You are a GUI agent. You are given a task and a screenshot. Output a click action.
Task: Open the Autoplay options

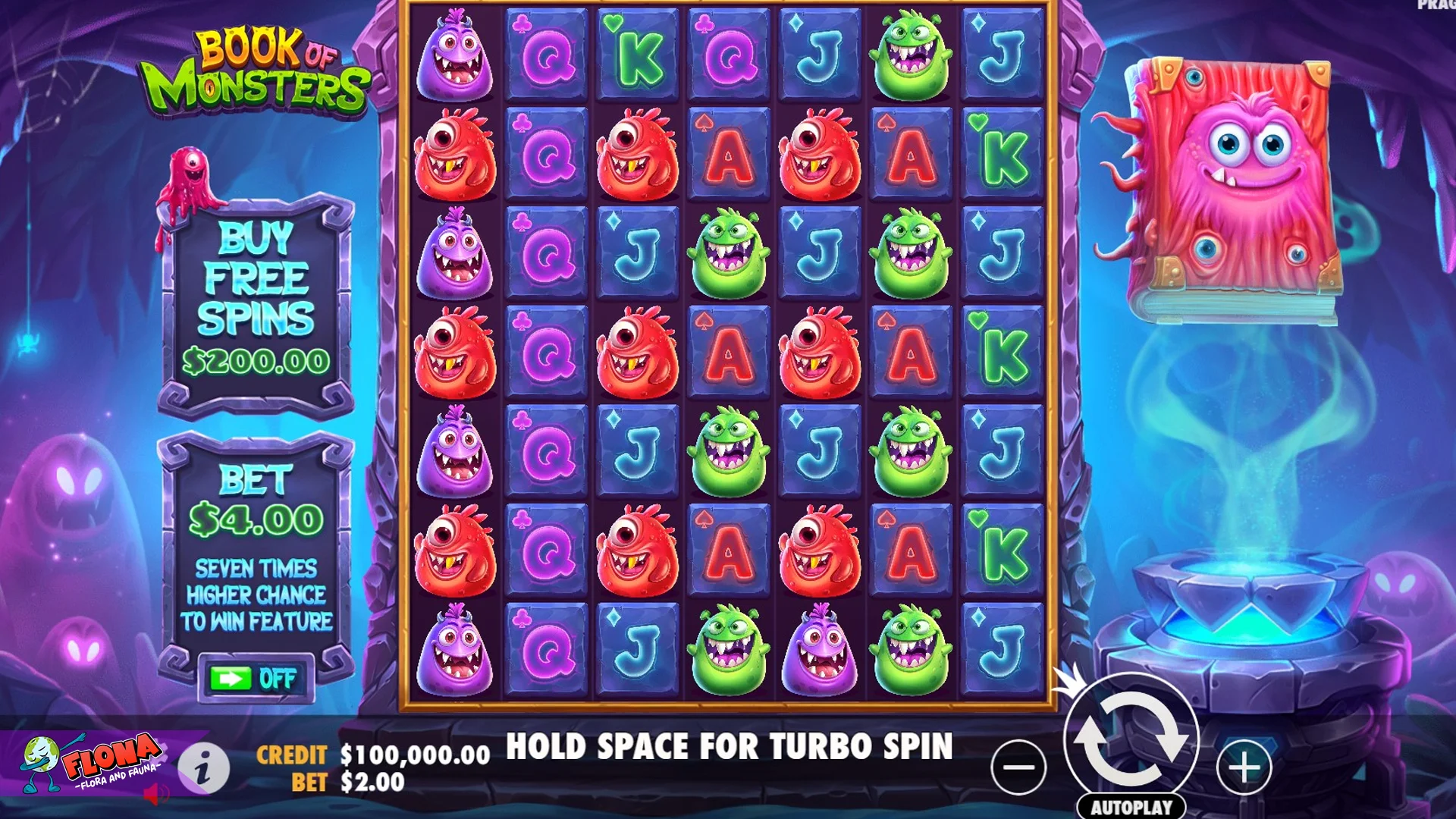click(x=1131, y=807)
